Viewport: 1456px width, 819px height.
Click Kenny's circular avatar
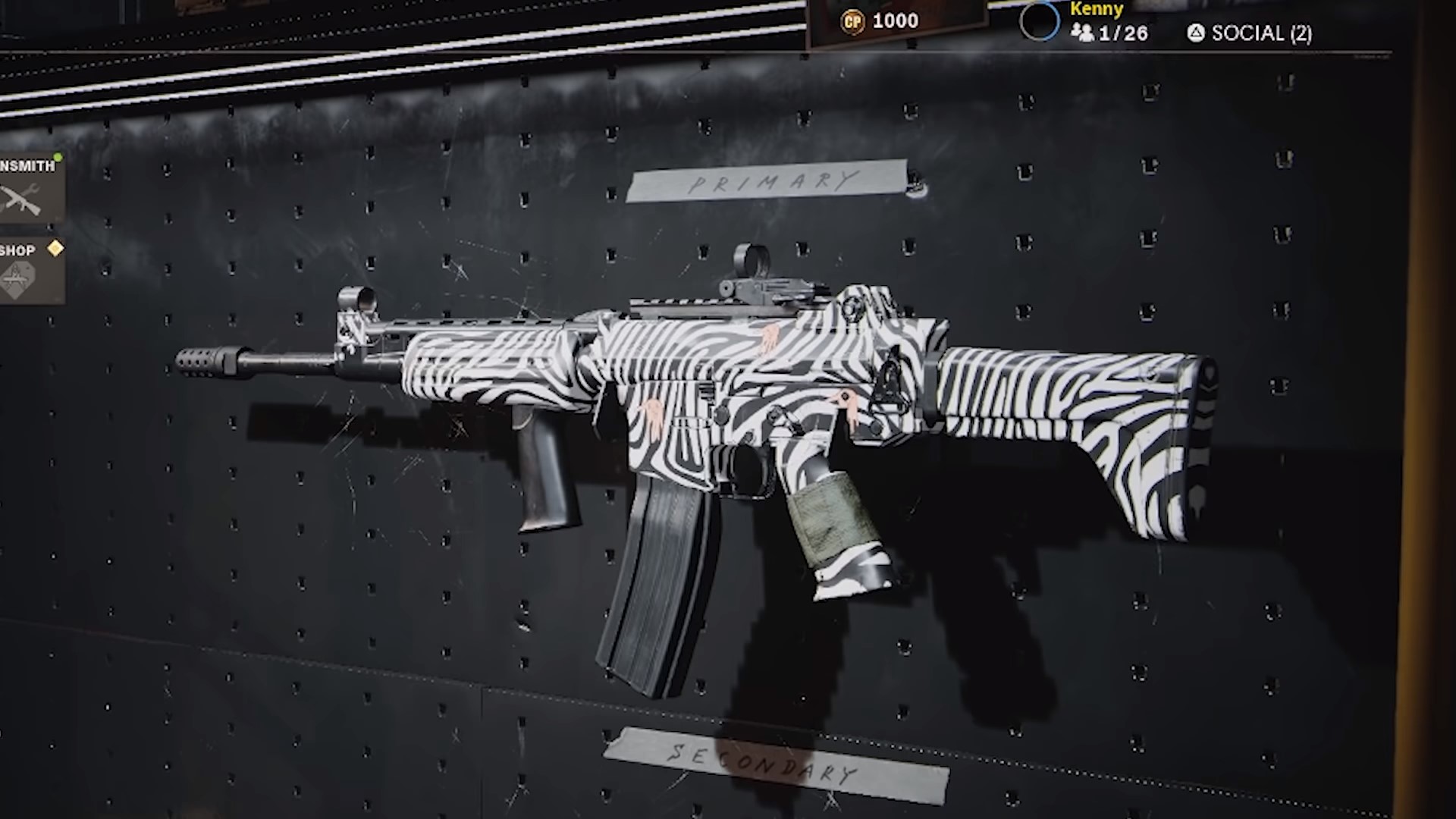(1040, 21)
